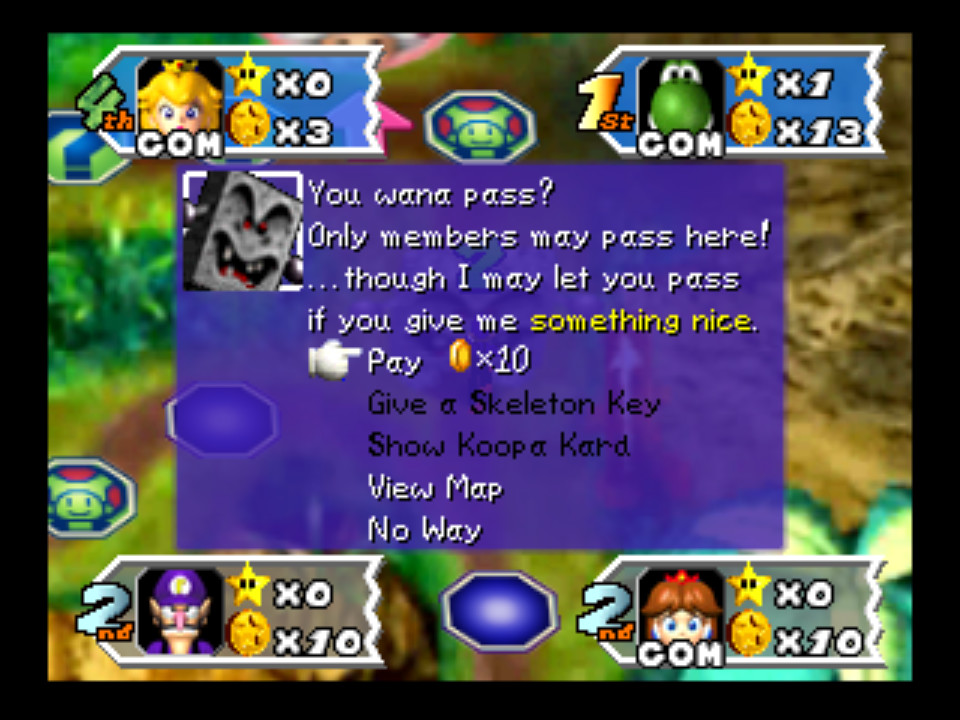Click the Whomp speaker portrait
Image resolution: width=960 pixels, height=720 pixels.
243,231
